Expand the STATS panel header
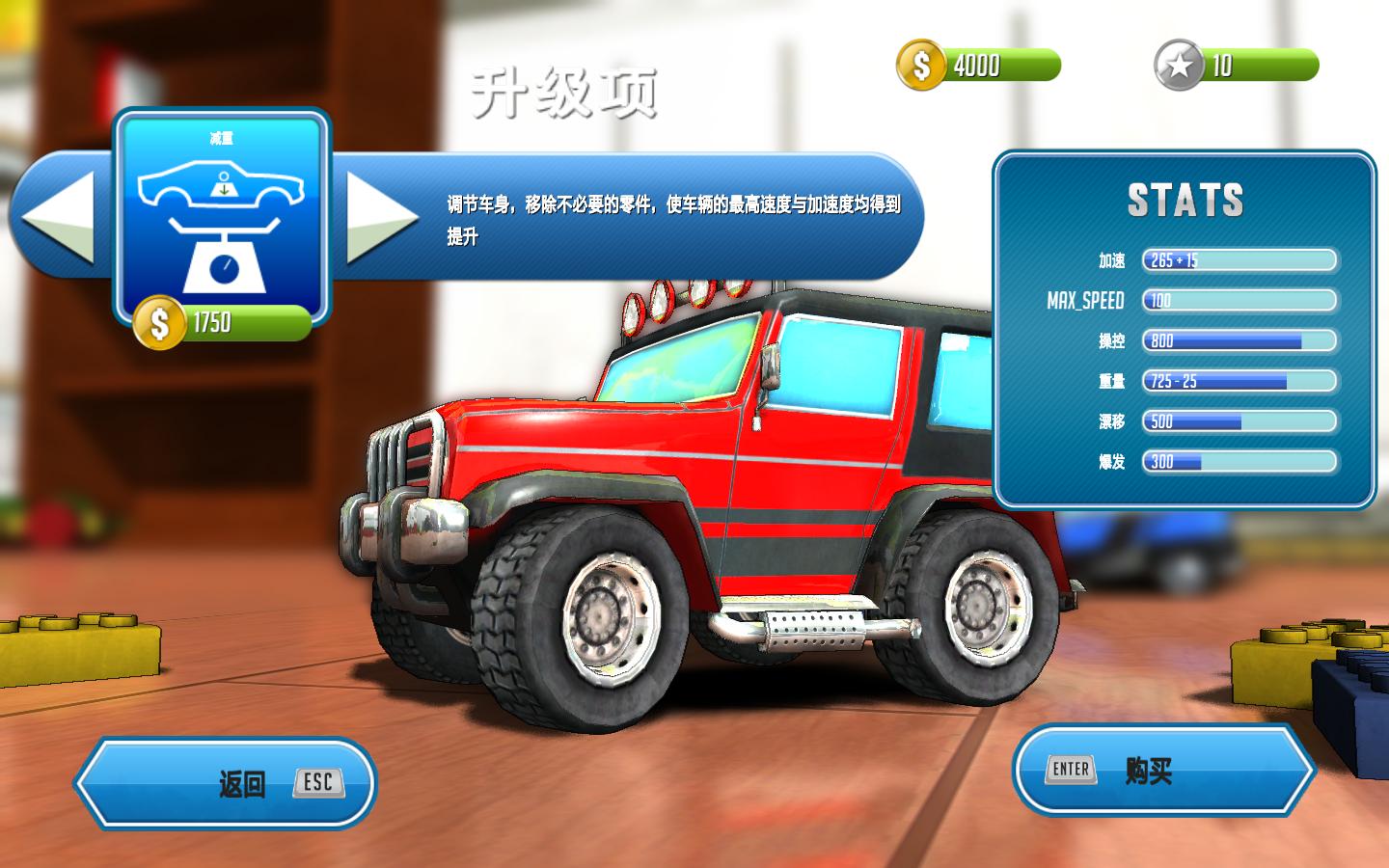 [x=1185, y=200]
